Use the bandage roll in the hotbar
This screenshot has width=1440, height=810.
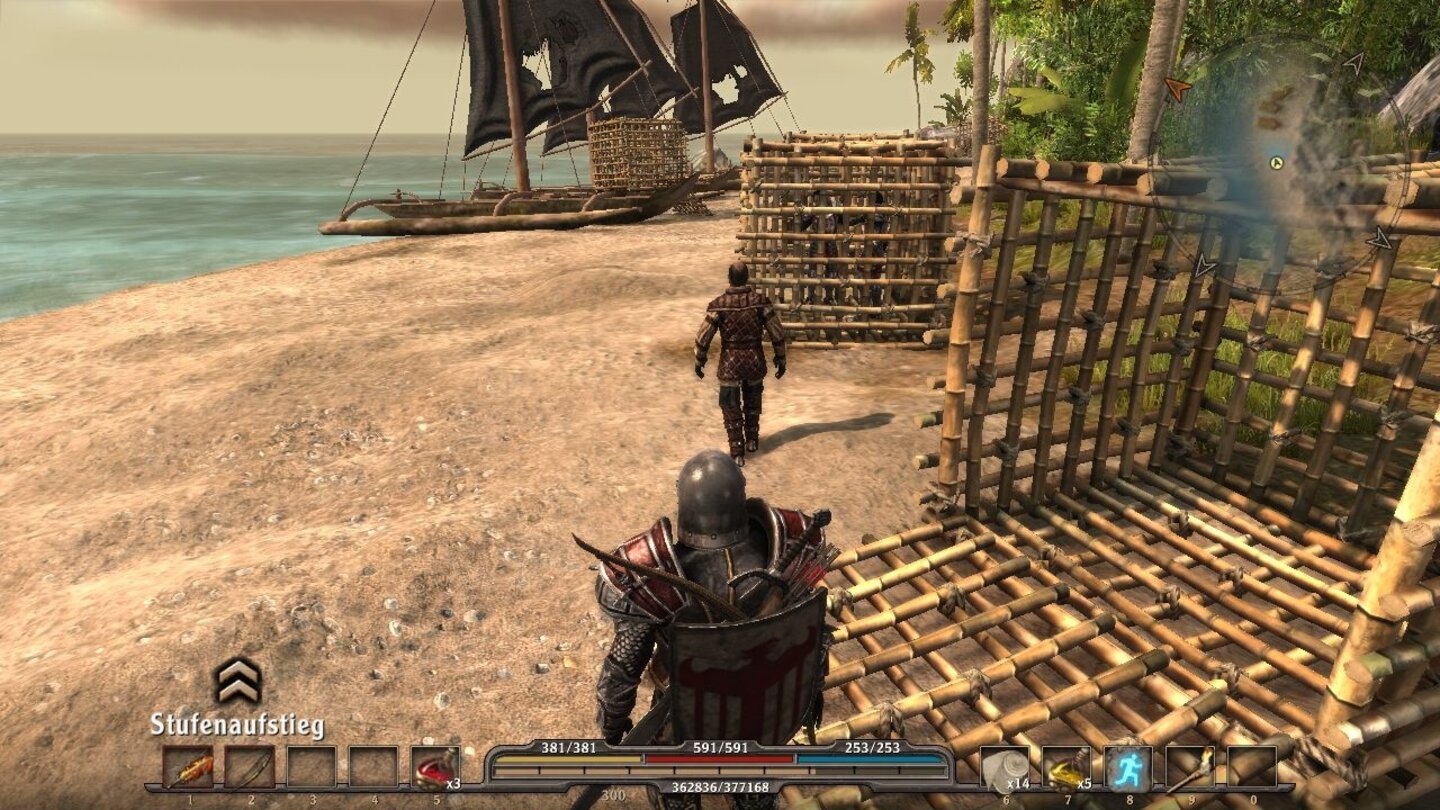(1004, 769)
